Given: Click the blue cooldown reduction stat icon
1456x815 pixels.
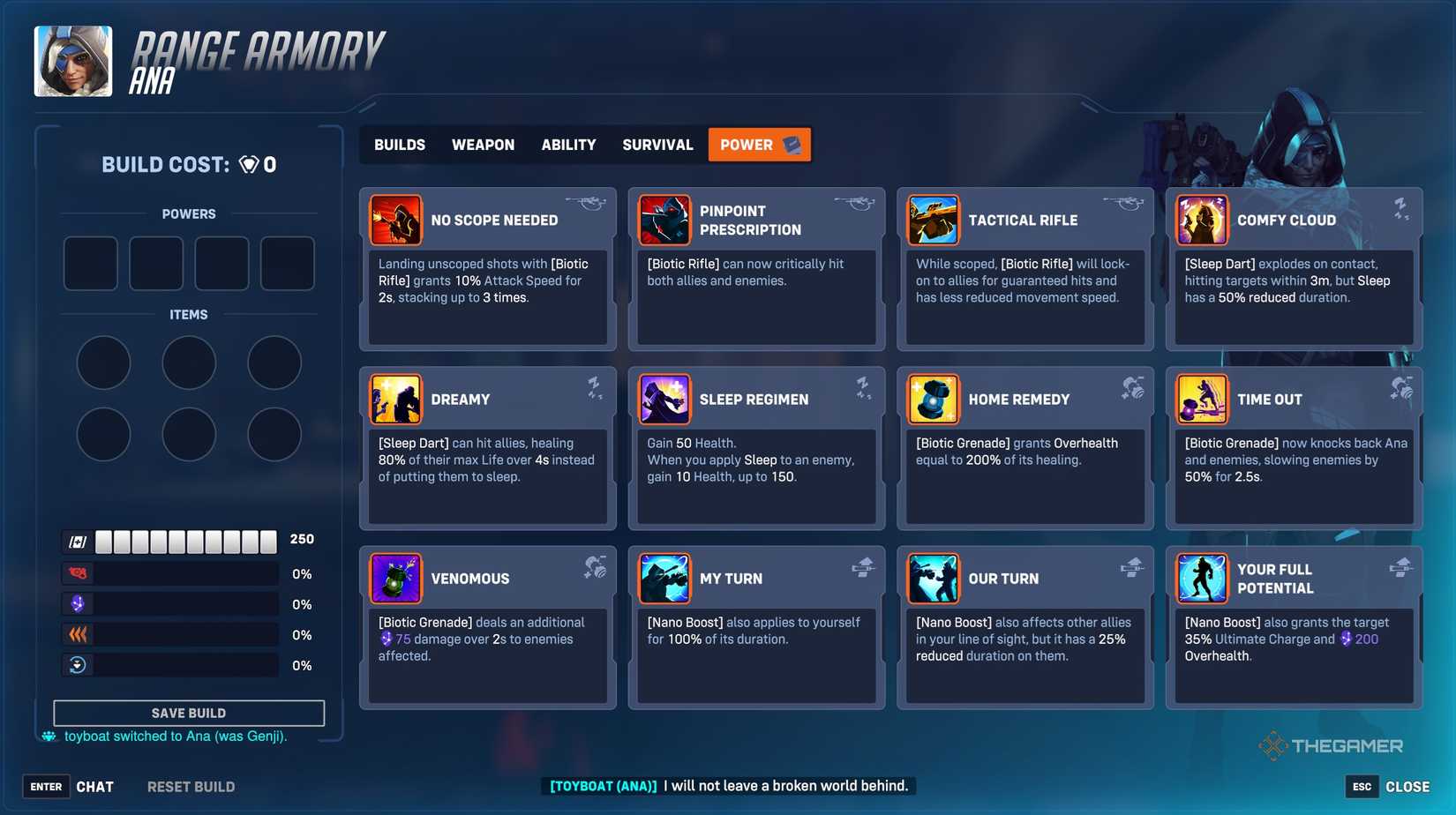Looking at the screenshot, I should [78, 664].
